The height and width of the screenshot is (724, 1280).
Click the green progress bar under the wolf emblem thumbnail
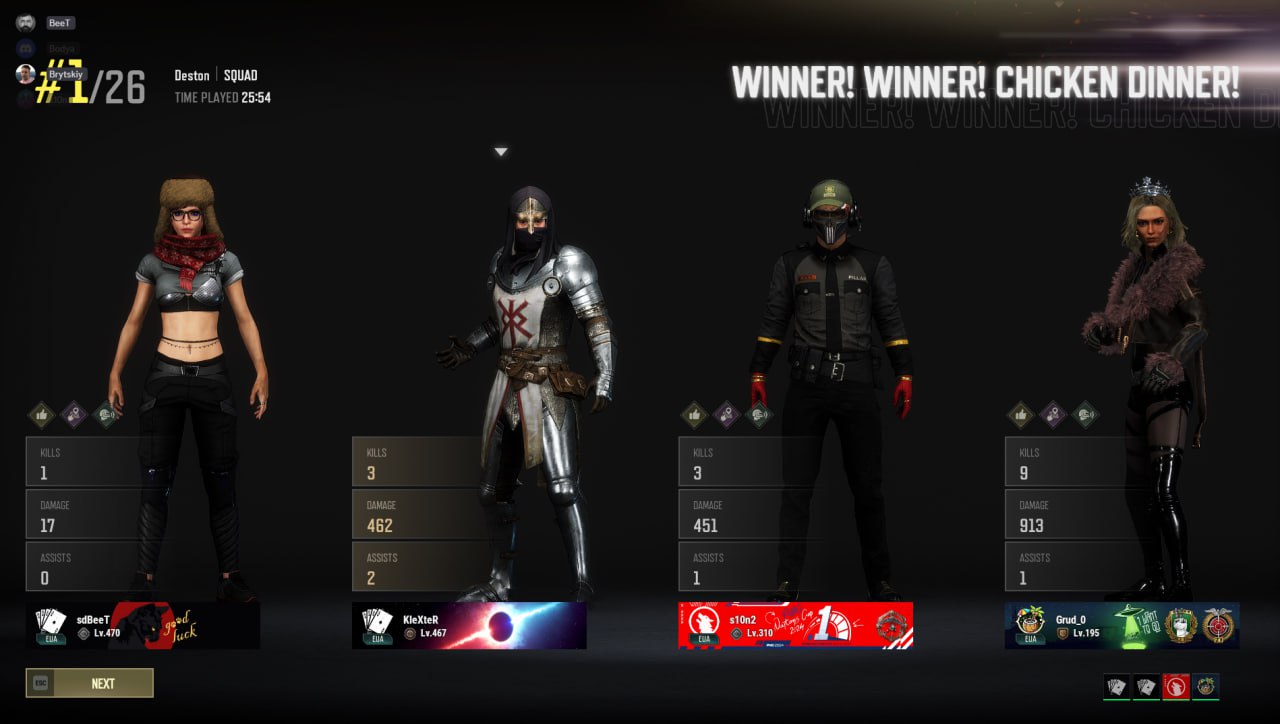[x=1177, y=700]
